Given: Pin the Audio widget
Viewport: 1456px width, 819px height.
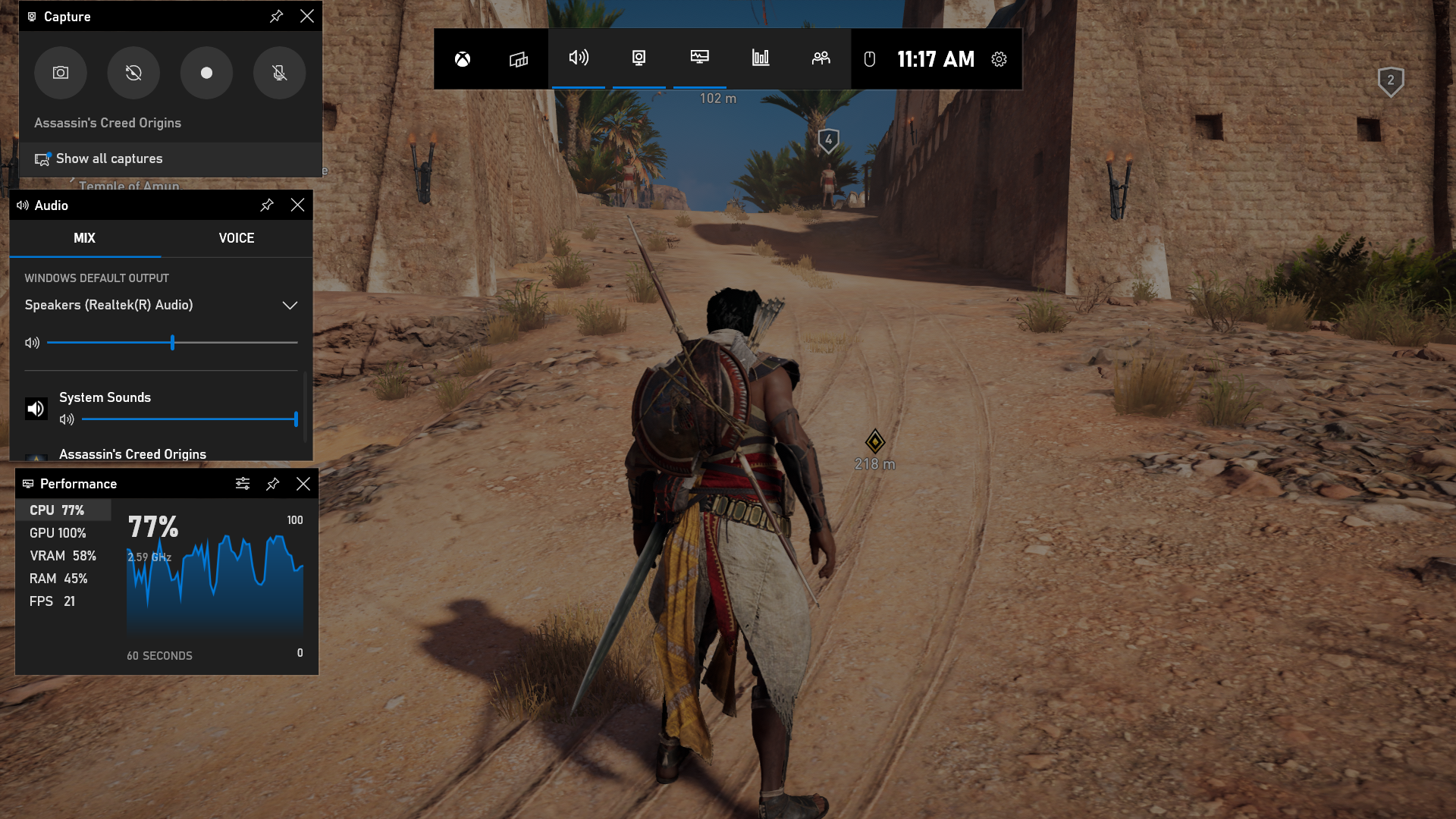Looking at the screenshot, I should [x=267, y=206].
